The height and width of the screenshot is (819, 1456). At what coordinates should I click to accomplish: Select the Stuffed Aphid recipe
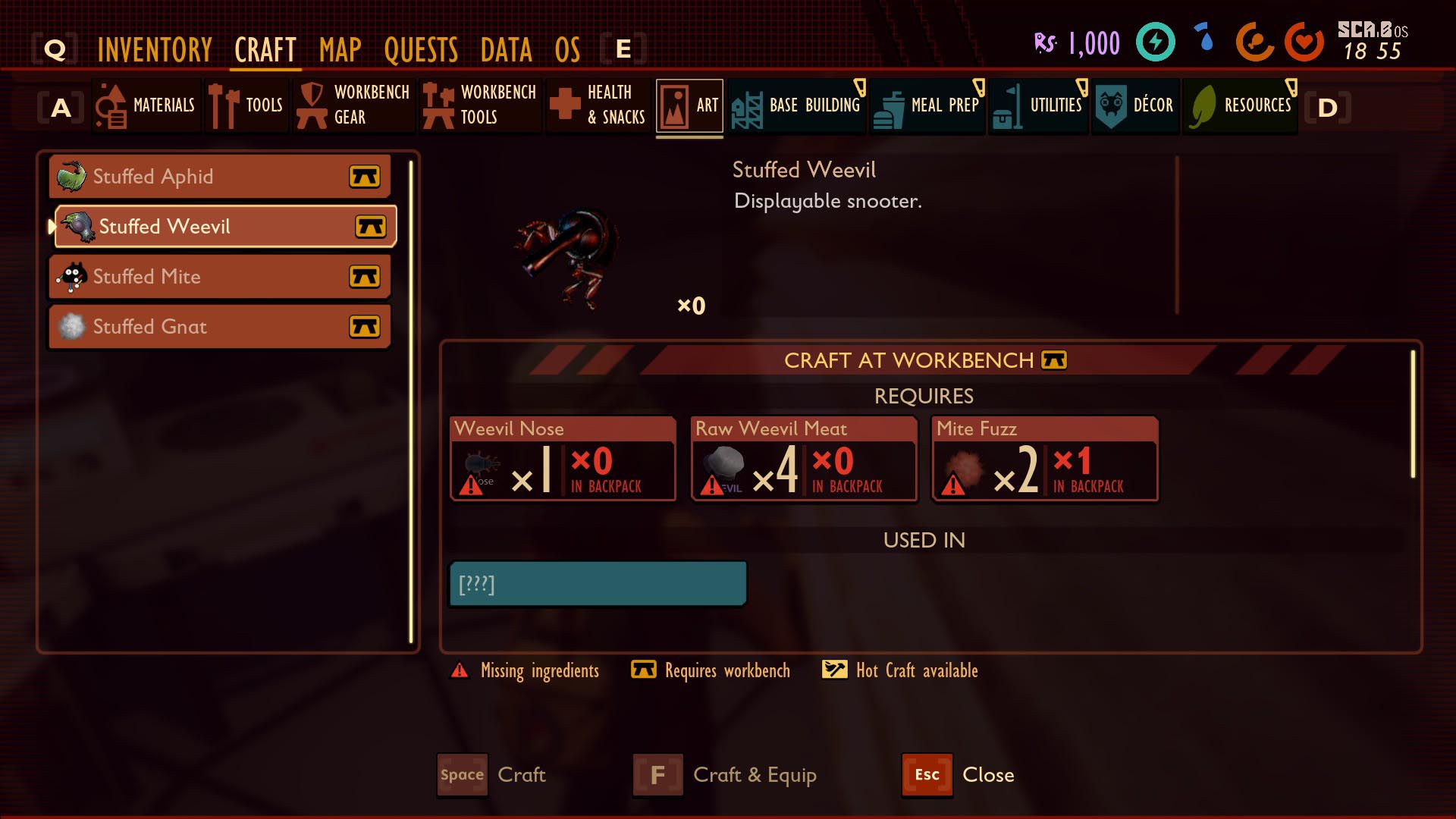coord(220,177)
